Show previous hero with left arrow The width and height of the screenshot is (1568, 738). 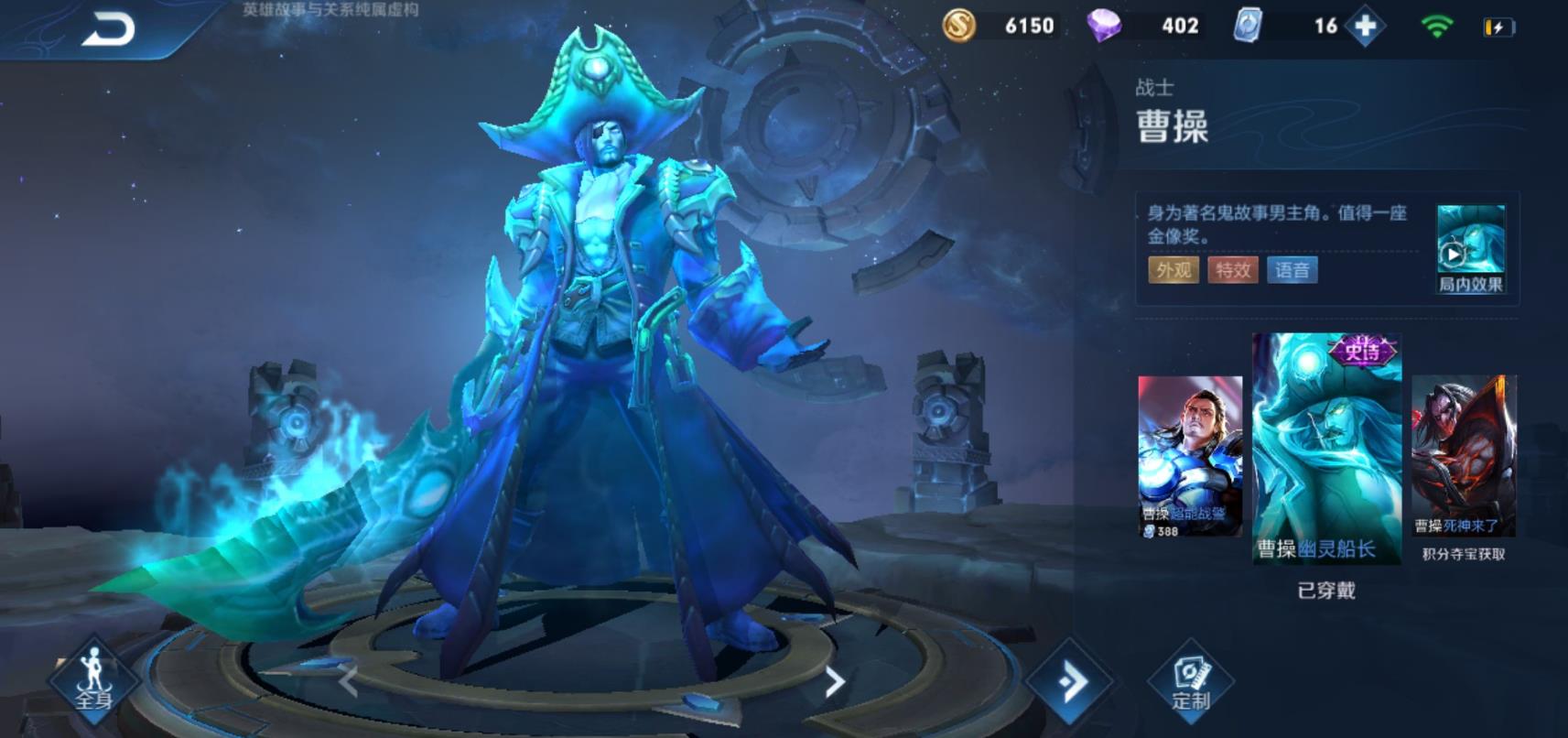348,681
